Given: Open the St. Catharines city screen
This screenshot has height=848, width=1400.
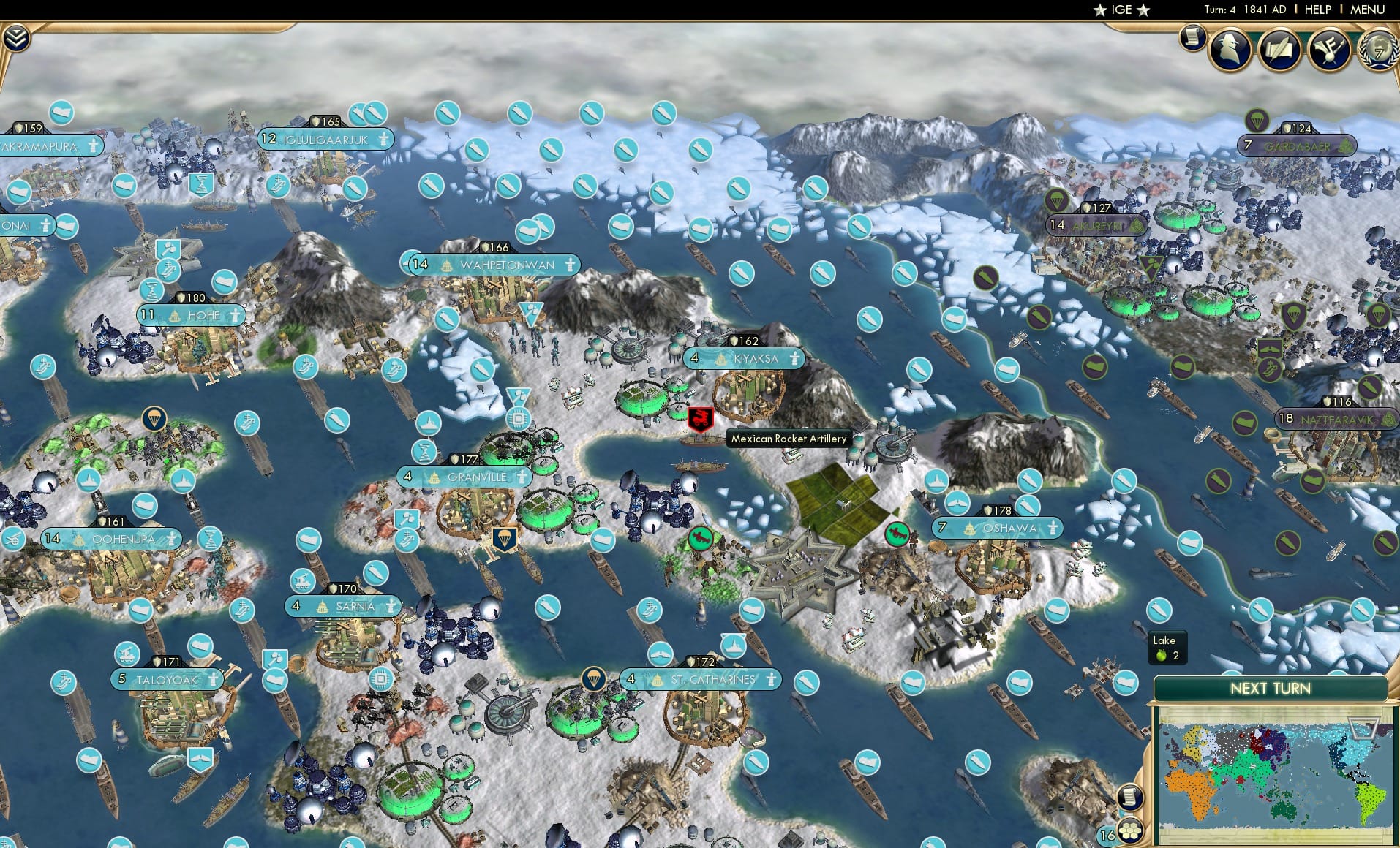Looking at the screenshot, I should tap(701, 678).
